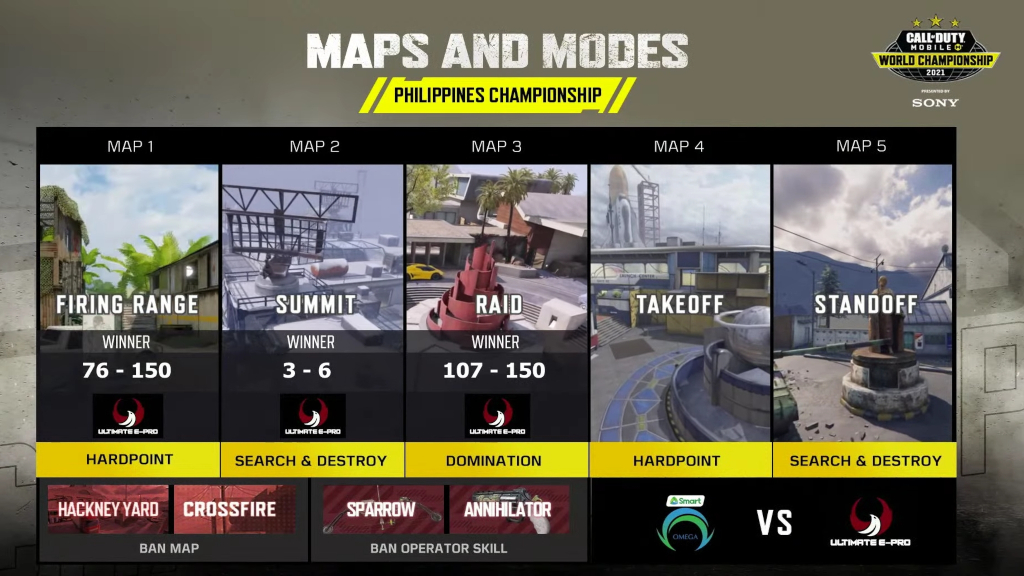Open the Takeoff map card
Viewport: 1024px width, 576px height.
(x=680, y=303)
